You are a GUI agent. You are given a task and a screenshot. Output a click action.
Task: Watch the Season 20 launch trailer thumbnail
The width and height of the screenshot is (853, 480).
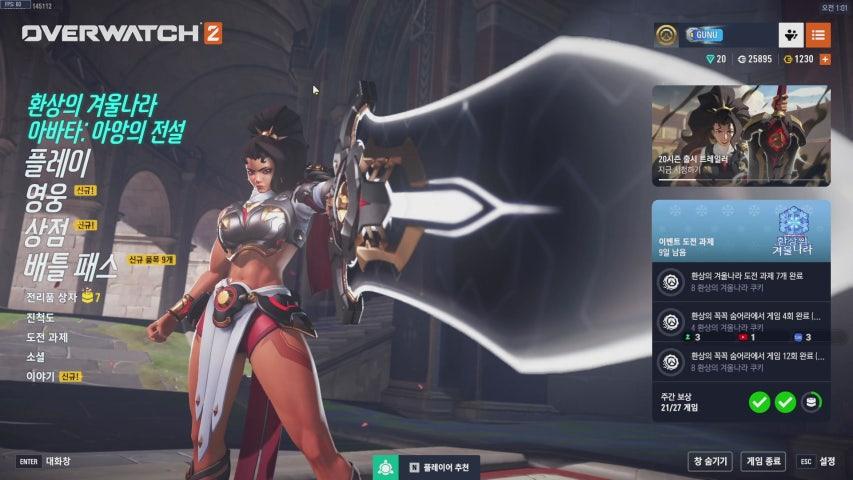pos(741,135)
